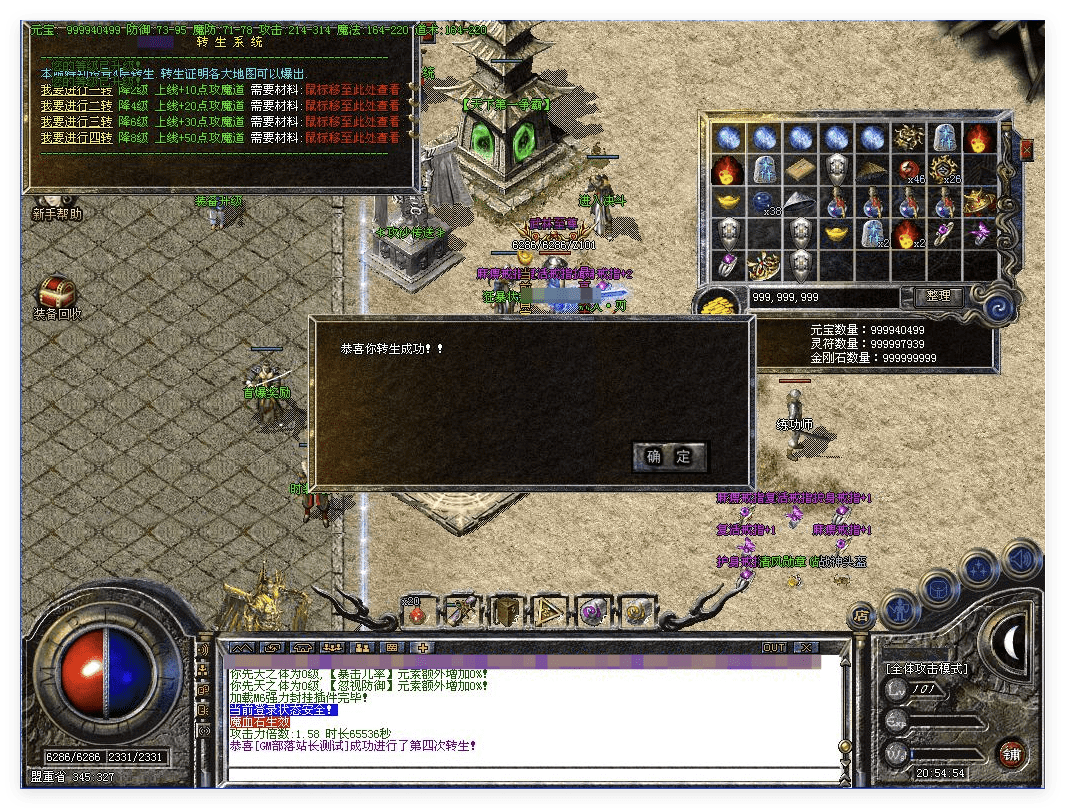Click the OUT button on the chat bar
The image size is (1066, 809).
[x=774, y=648]
